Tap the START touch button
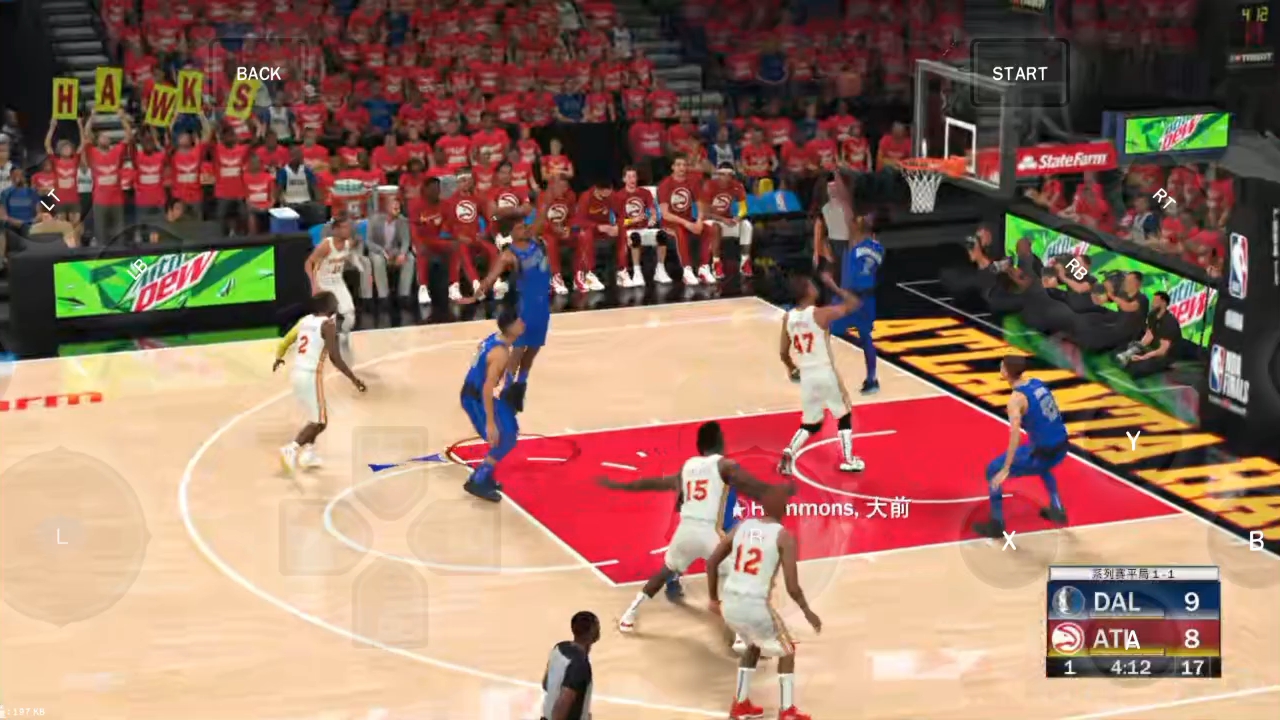Viewport: 1280px width, 720px height. click(1019, 74)
